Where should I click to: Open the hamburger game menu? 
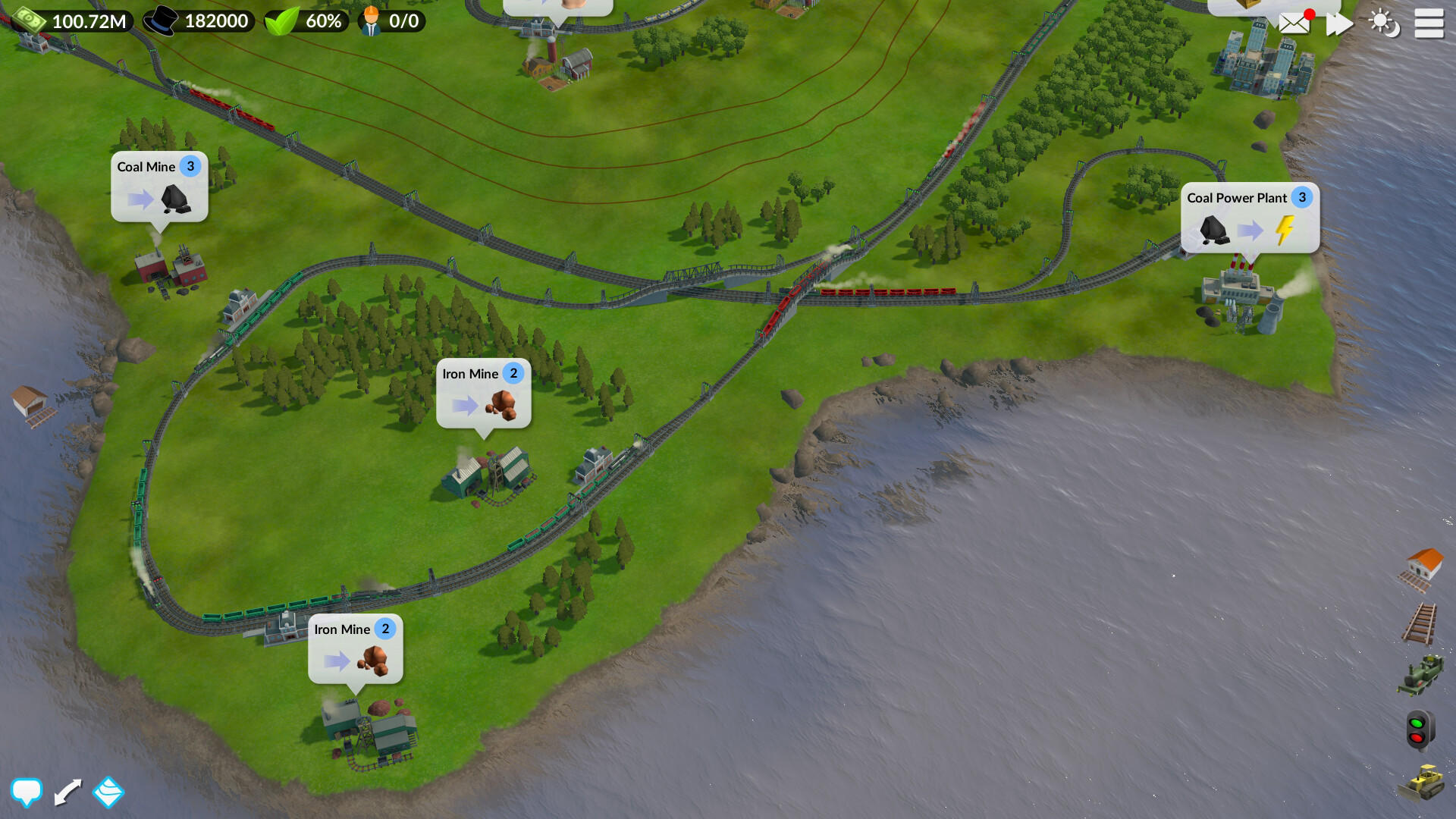tap(1429, 24)
